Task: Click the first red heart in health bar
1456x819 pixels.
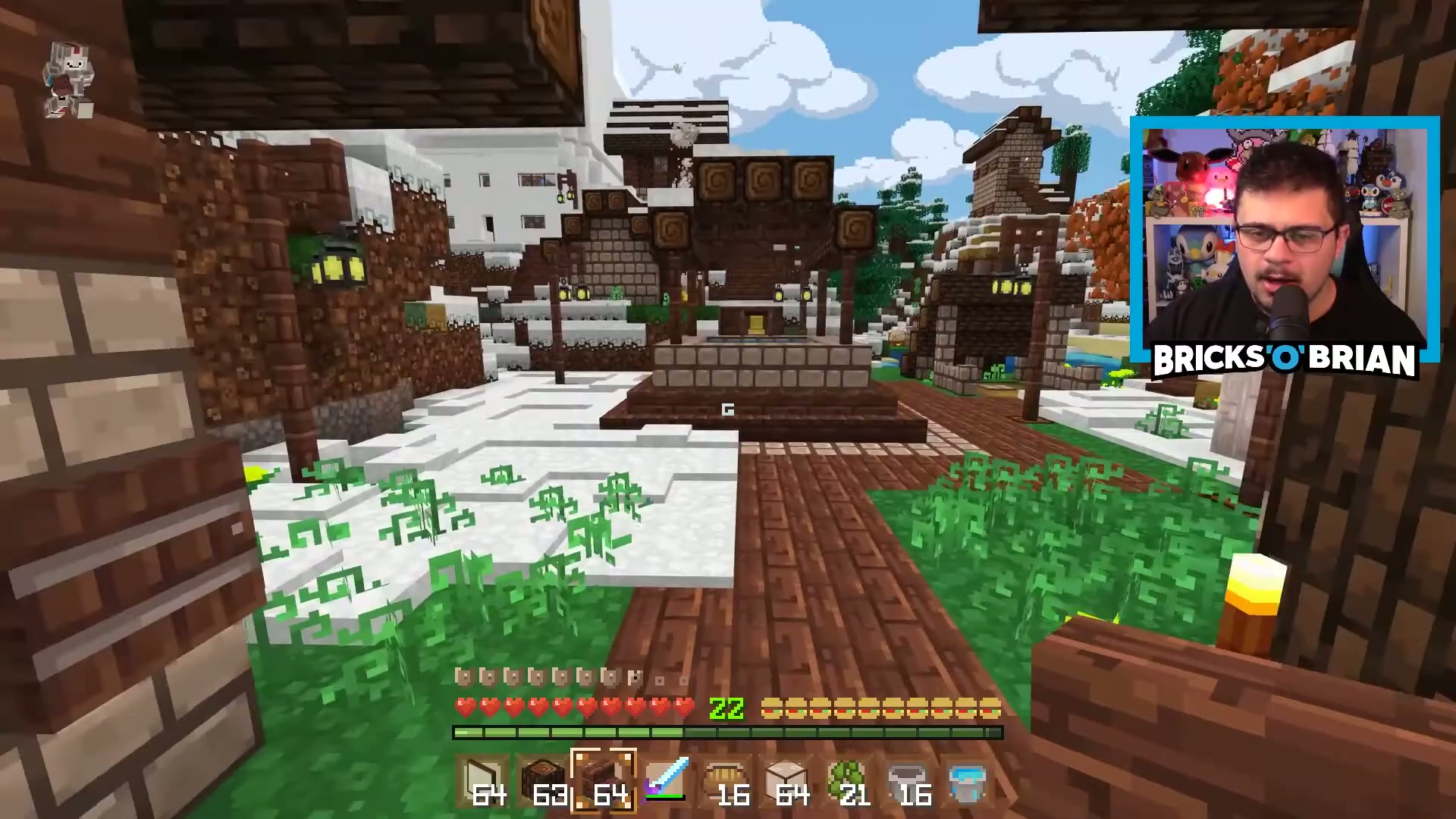Action: [x=463, y=707]
